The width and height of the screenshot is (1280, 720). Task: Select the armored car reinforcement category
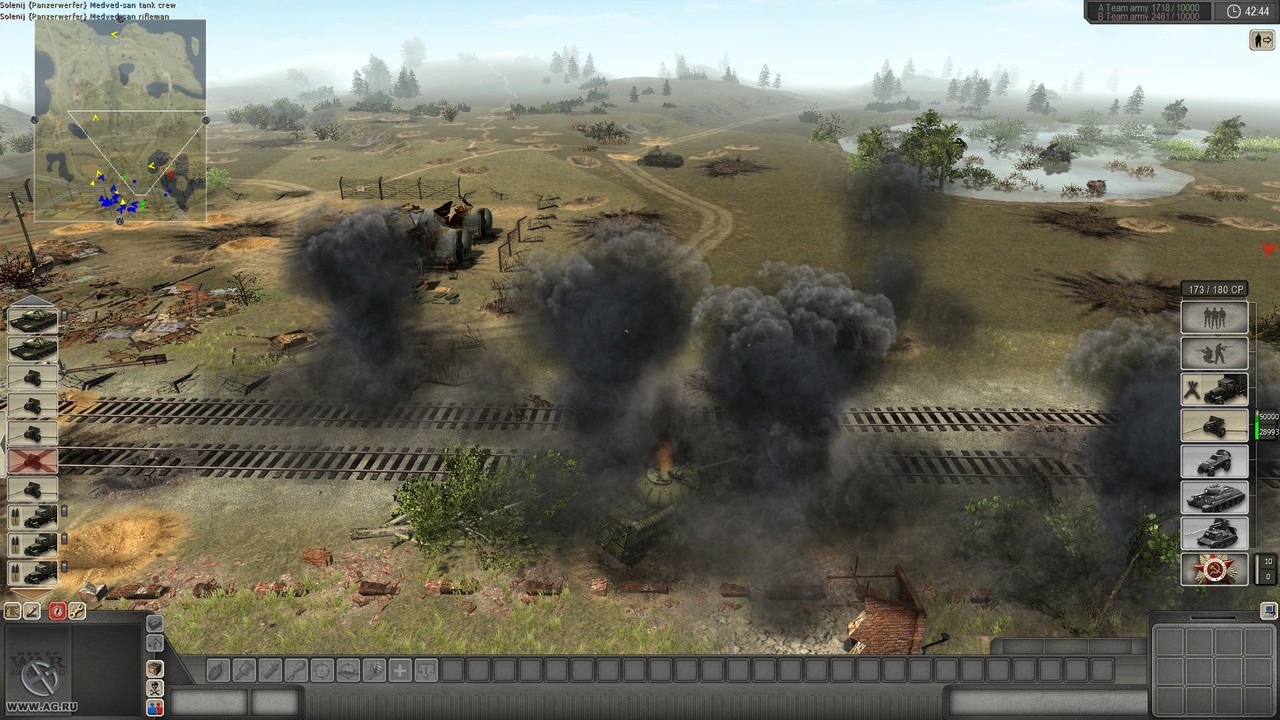coord(1215,461)
